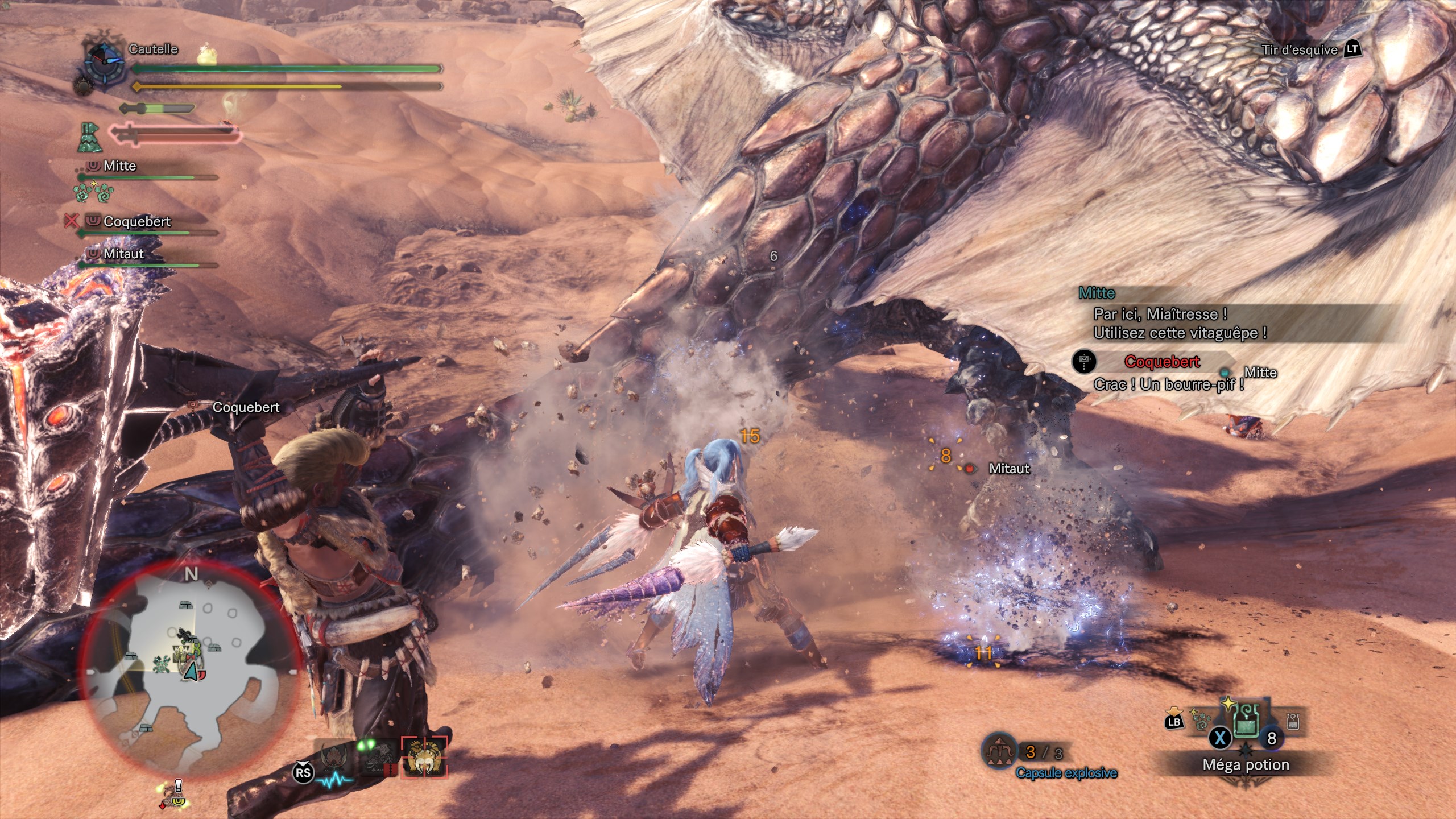The width and height of the screenshot is (1456, 819).
Task: Select the Méga potion item slot
Action: point(1246,729)
